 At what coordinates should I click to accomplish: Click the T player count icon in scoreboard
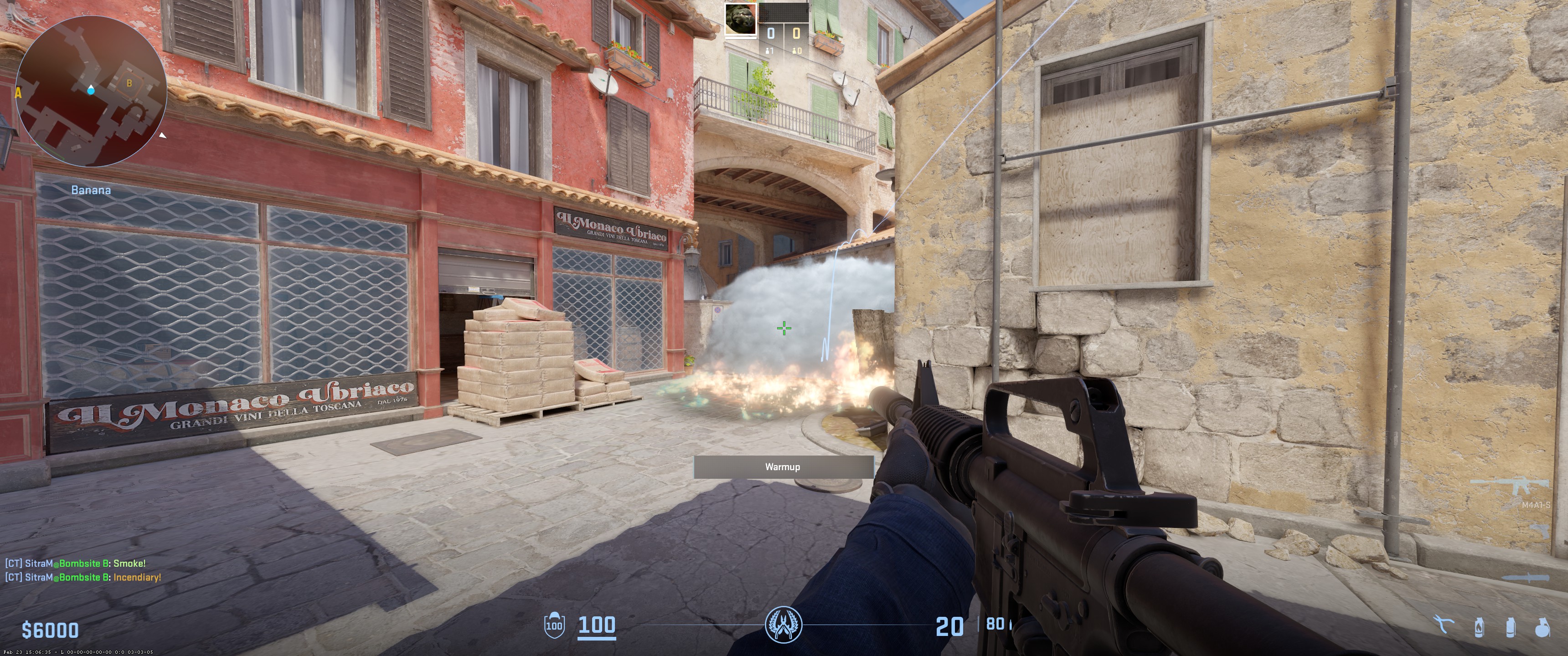click(x=795, y=52)
